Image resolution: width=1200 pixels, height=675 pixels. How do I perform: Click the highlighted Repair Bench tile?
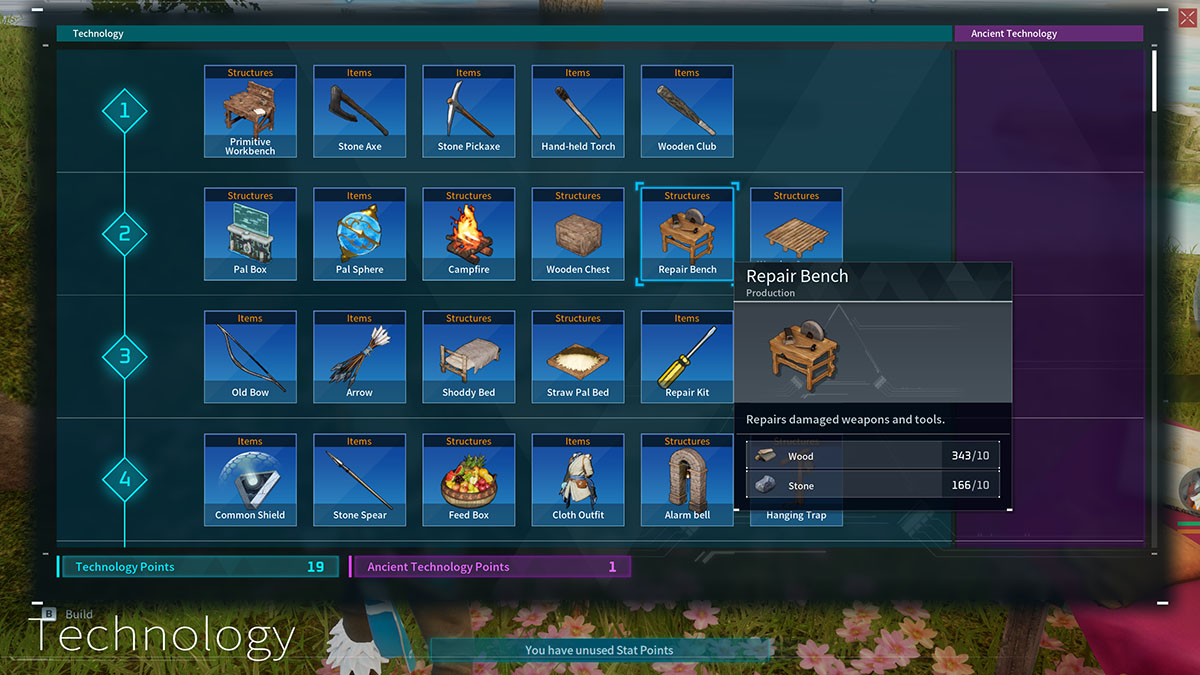(687, 234)
